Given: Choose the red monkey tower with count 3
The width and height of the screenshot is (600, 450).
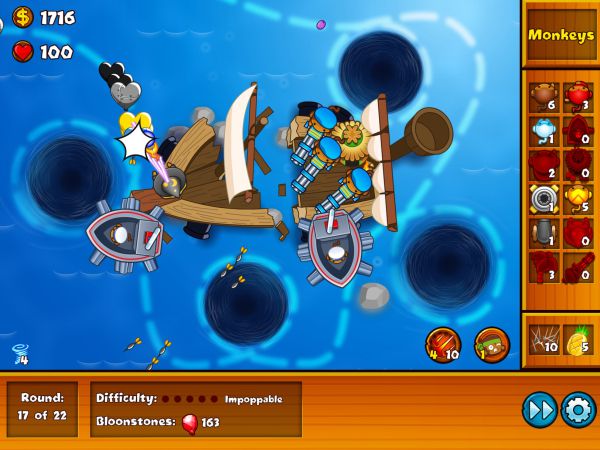Looking at the screenshot, I should (577, 97).
